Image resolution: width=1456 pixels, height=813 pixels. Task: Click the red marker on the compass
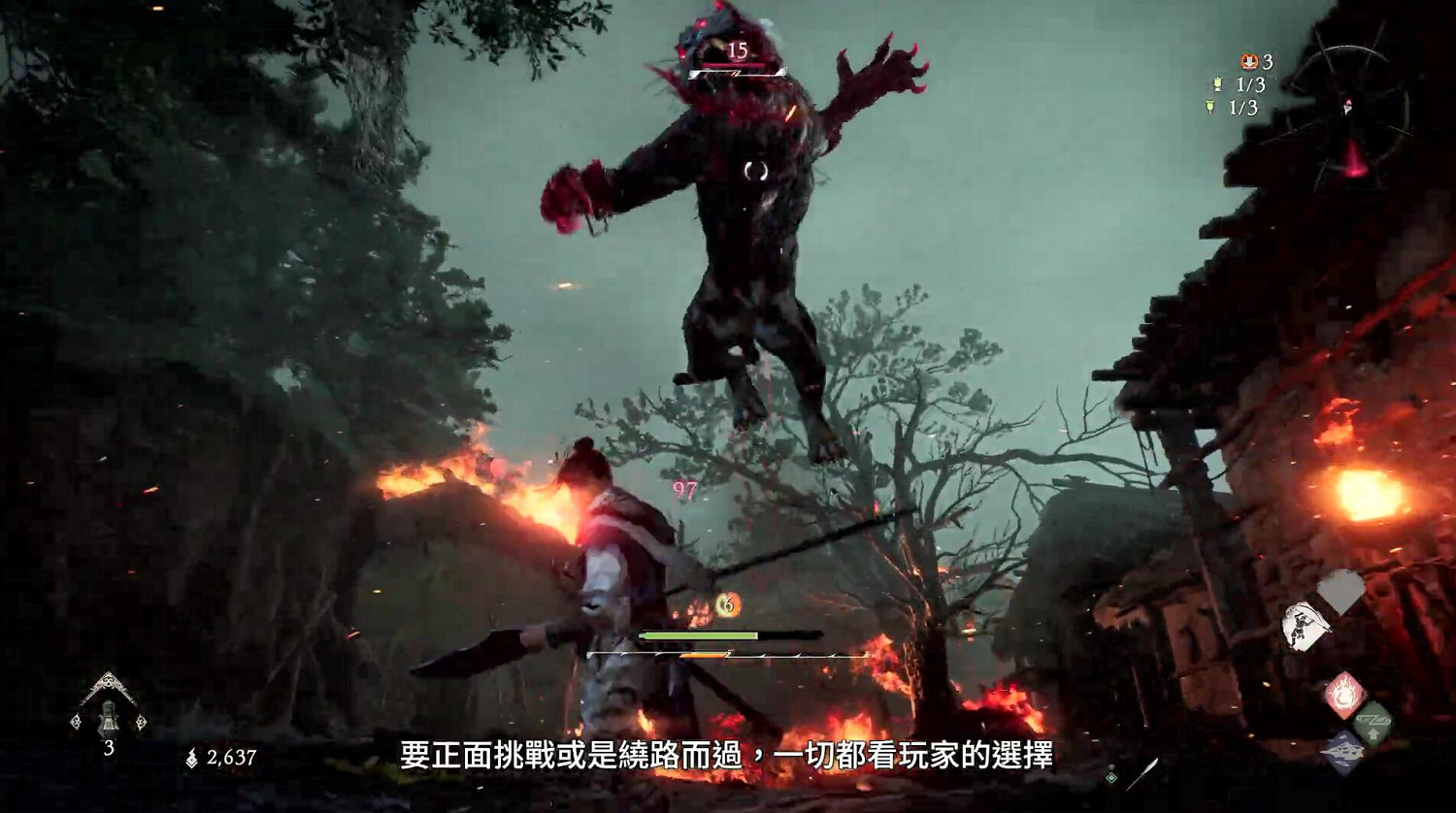[1348, 105]
